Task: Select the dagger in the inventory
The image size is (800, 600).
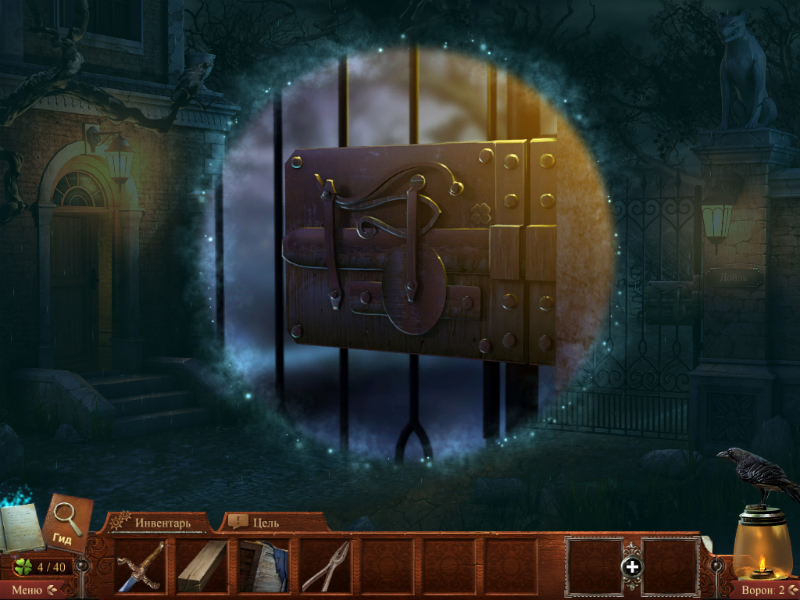Action: click(x=138, y=568)
